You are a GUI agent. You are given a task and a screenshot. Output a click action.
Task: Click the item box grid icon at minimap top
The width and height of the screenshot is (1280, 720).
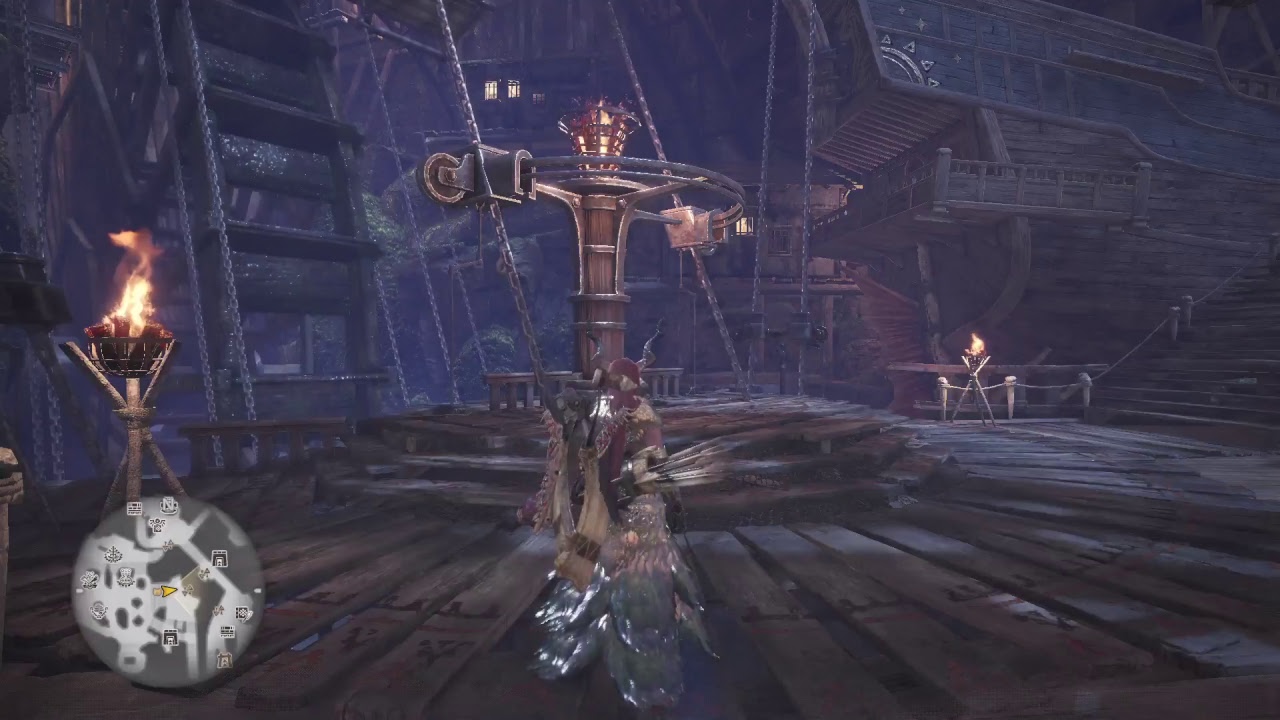click(133, 507)
